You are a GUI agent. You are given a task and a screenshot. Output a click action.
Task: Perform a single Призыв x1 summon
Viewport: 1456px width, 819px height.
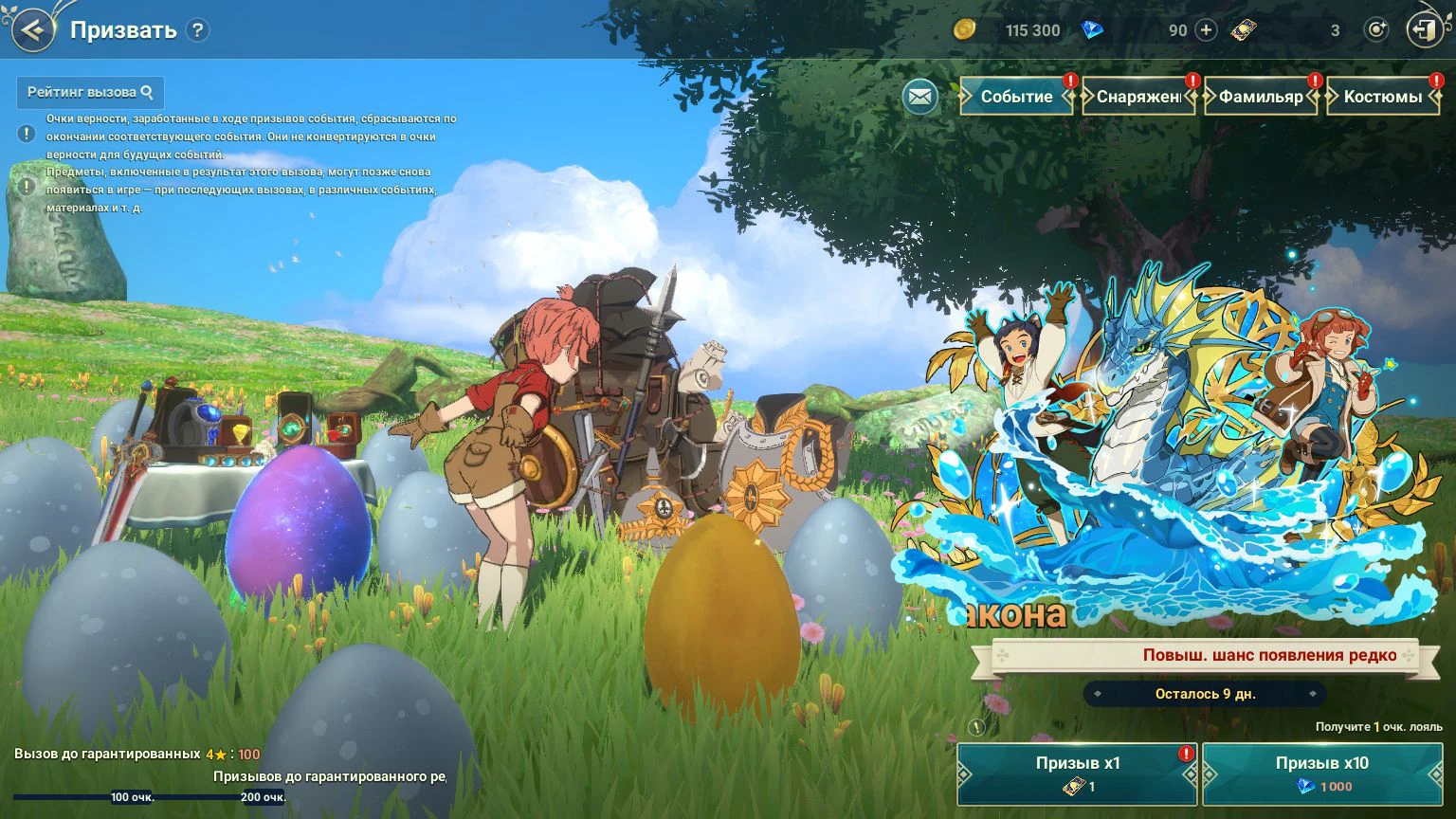click(1077, 773)
